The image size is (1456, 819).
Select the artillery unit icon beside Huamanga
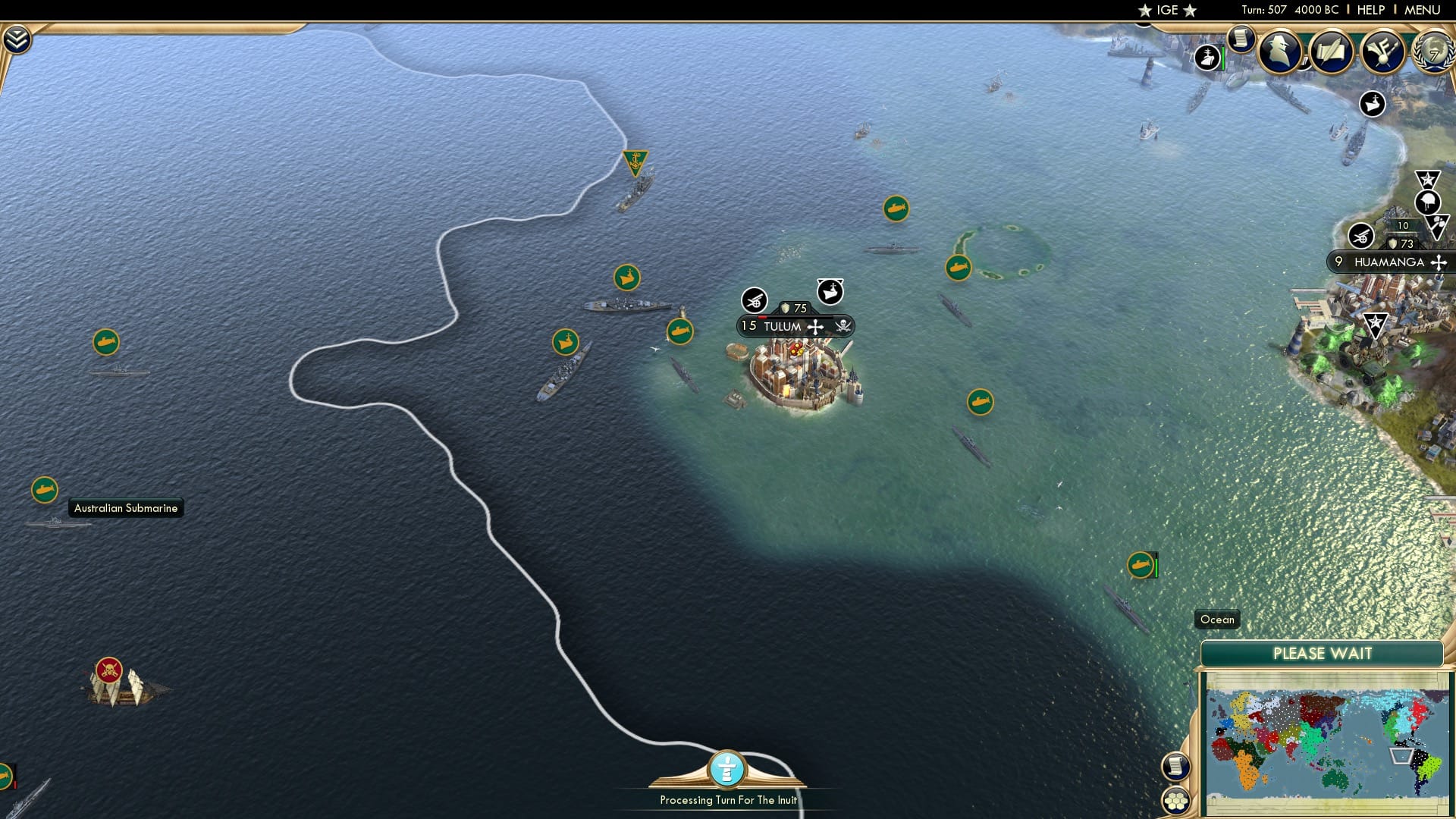pyautogui.click(x=1361, y=237)
